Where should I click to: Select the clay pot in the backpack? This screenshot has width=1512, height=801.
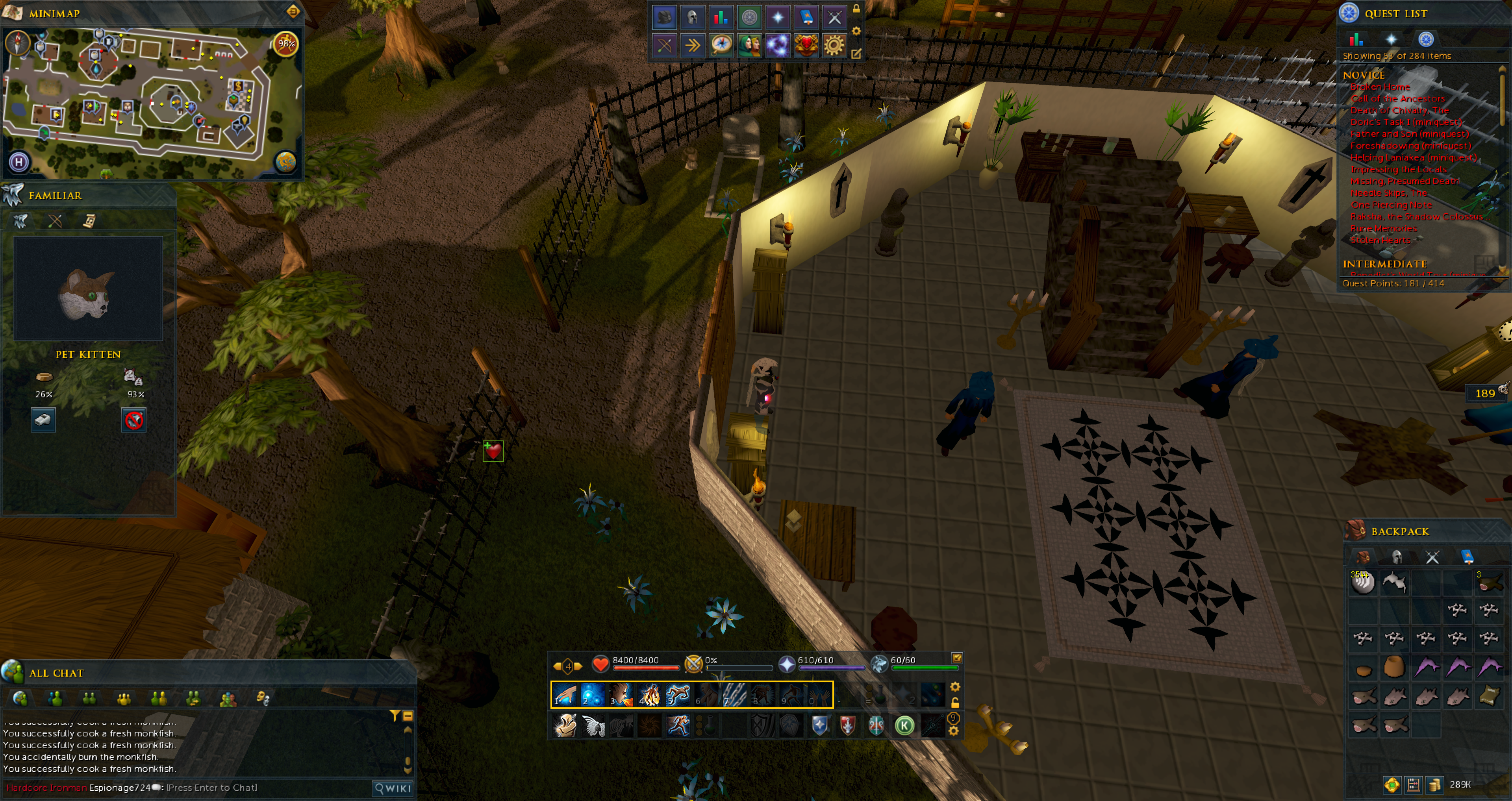pyautogui.click(x=1395, y=667)
